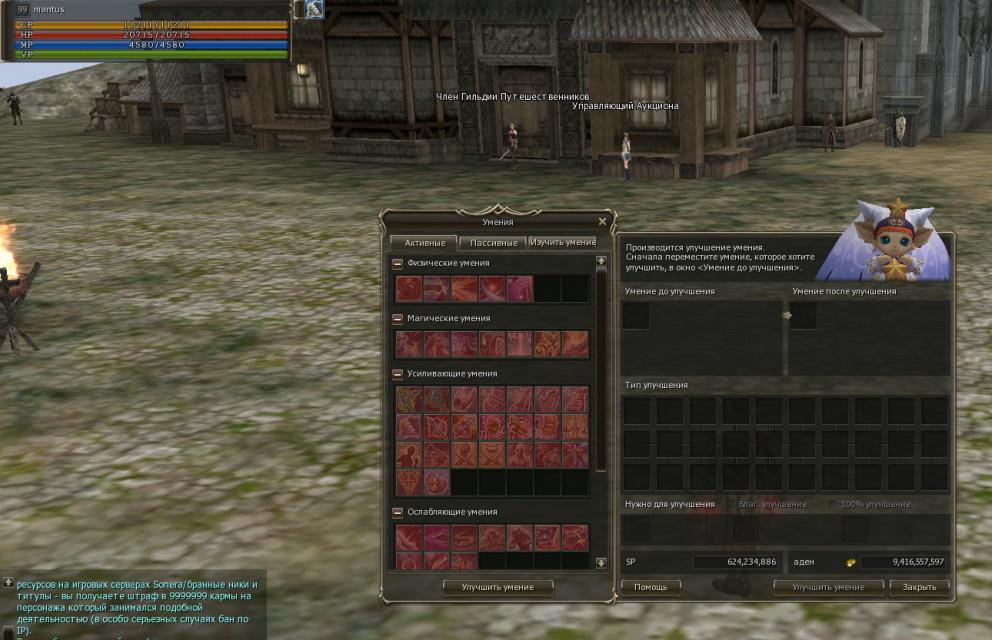The image size is (992, 640).
Task: Toggle the 100% улучшение checkbox
Action: click(x=833, y=505)
